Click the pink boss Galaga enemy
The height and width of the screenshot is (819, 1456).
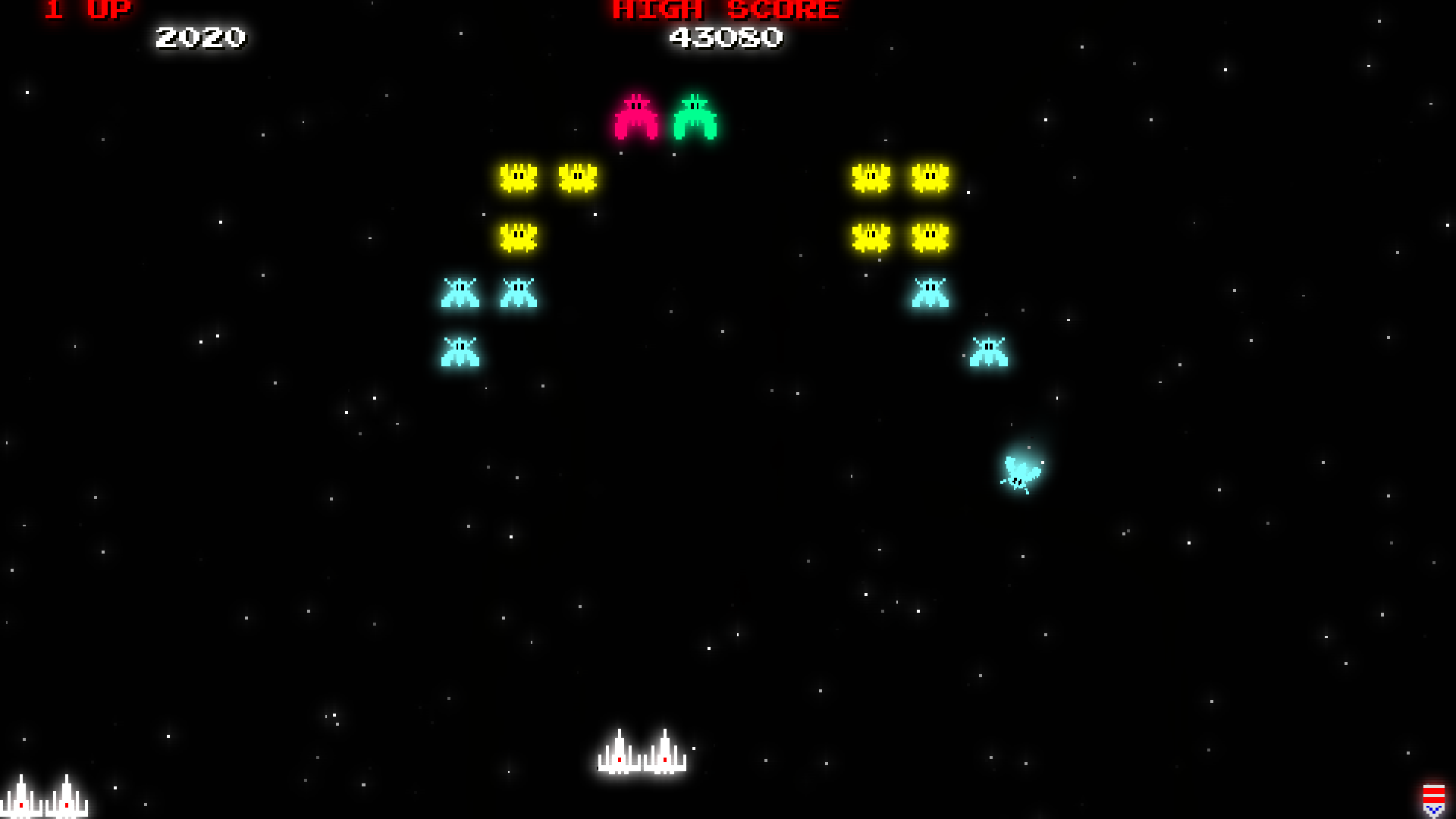(637, 118)
